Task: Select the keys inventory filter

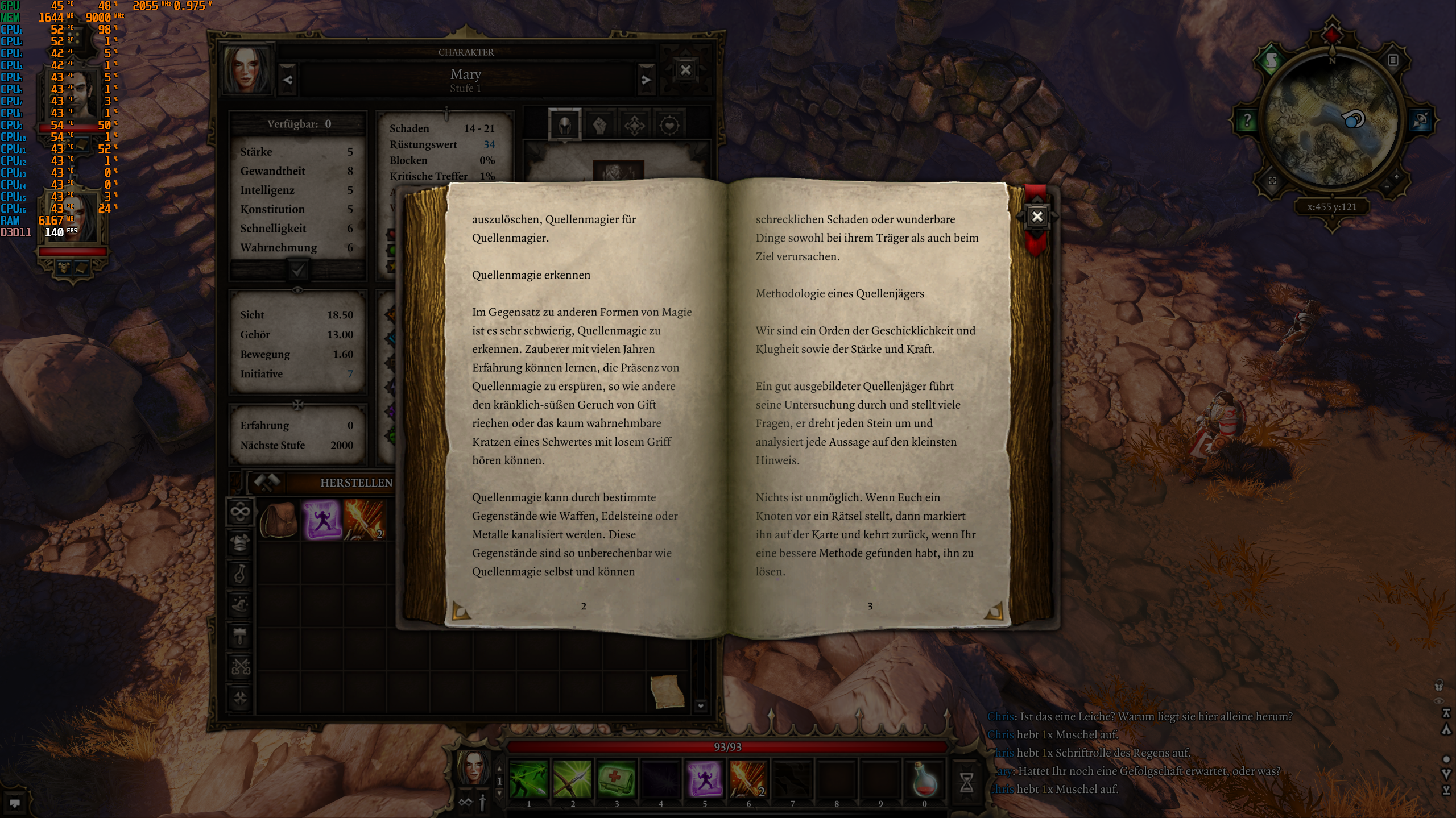Action: (x=240, y=665)
